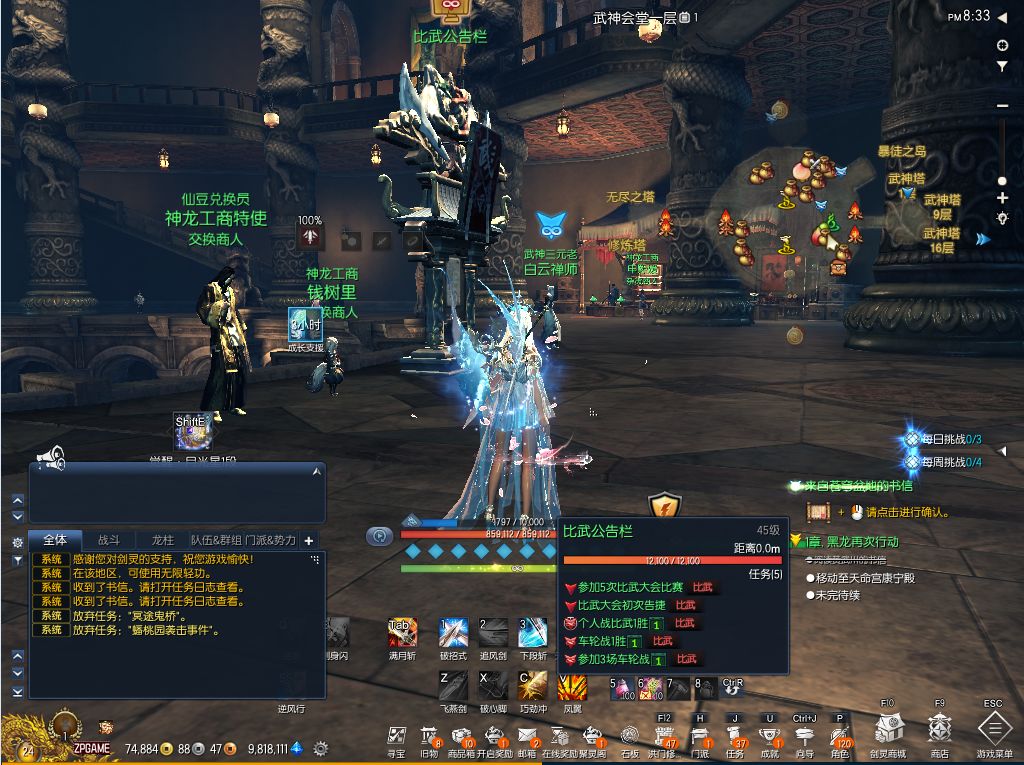Activate the 巧劲冲 skill
Screen dimensions: 1024x765
(531, 685)
